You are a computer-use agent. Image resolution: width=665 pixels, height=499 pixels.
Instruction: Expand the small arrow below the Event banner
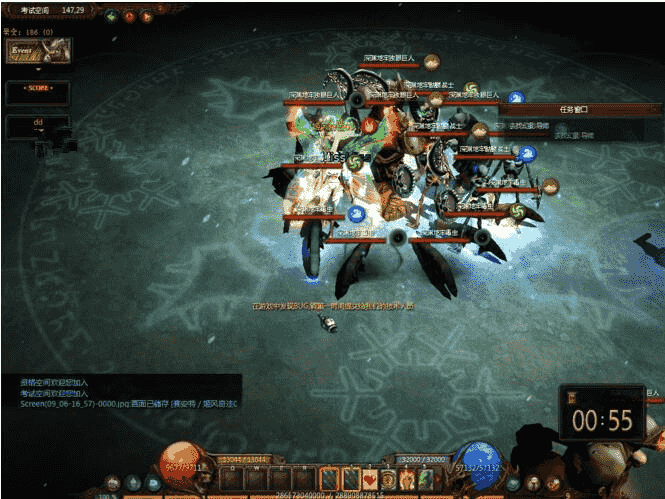point(38,70)
